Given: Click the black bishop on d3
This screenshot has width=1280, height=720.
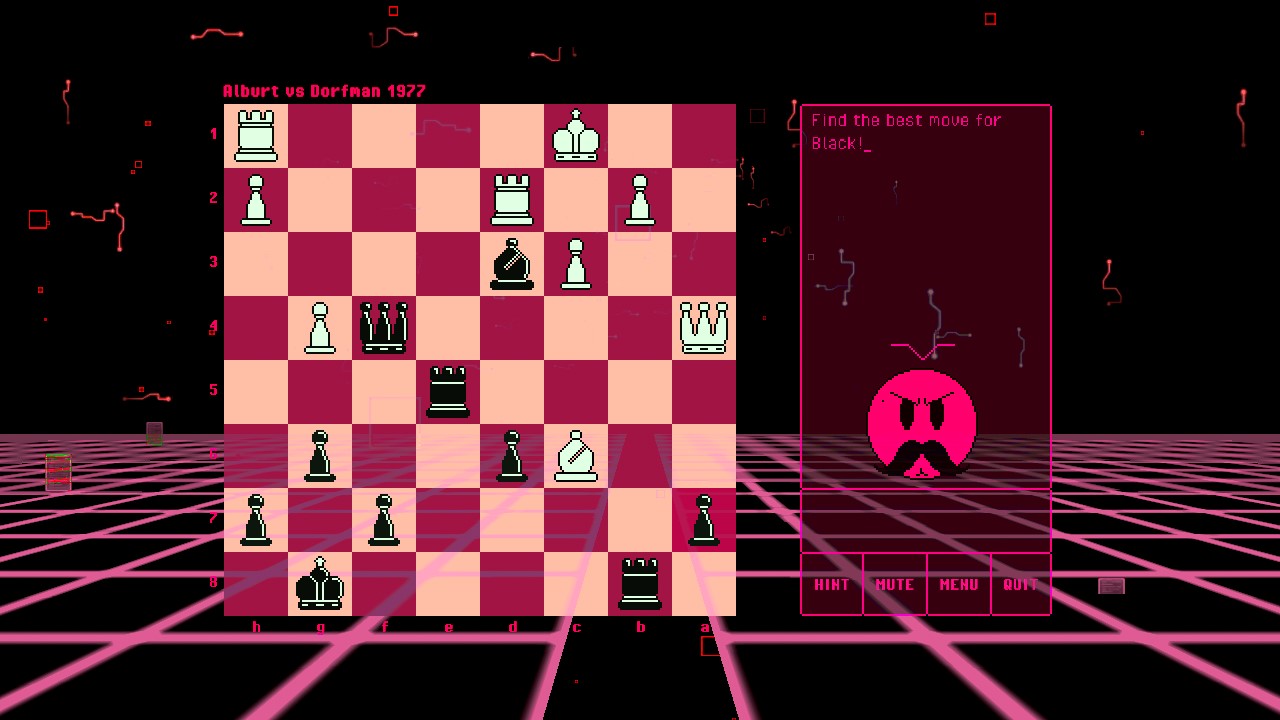Looking at the screenshot, I should (512, 261).
